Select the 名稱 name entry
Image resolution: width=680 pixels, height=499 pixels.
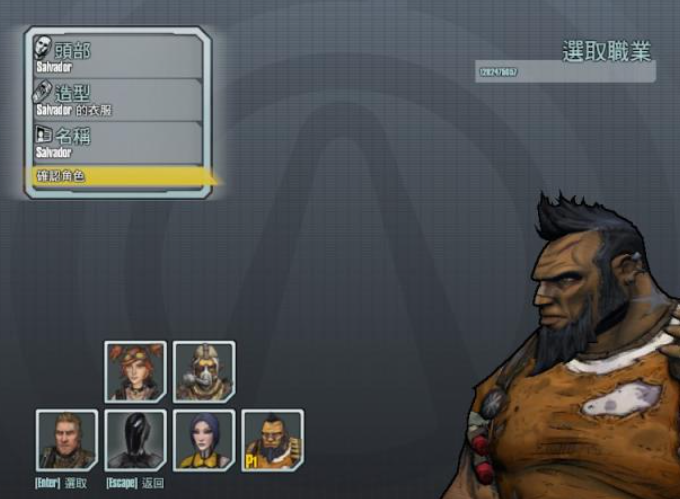coord(117,142)
